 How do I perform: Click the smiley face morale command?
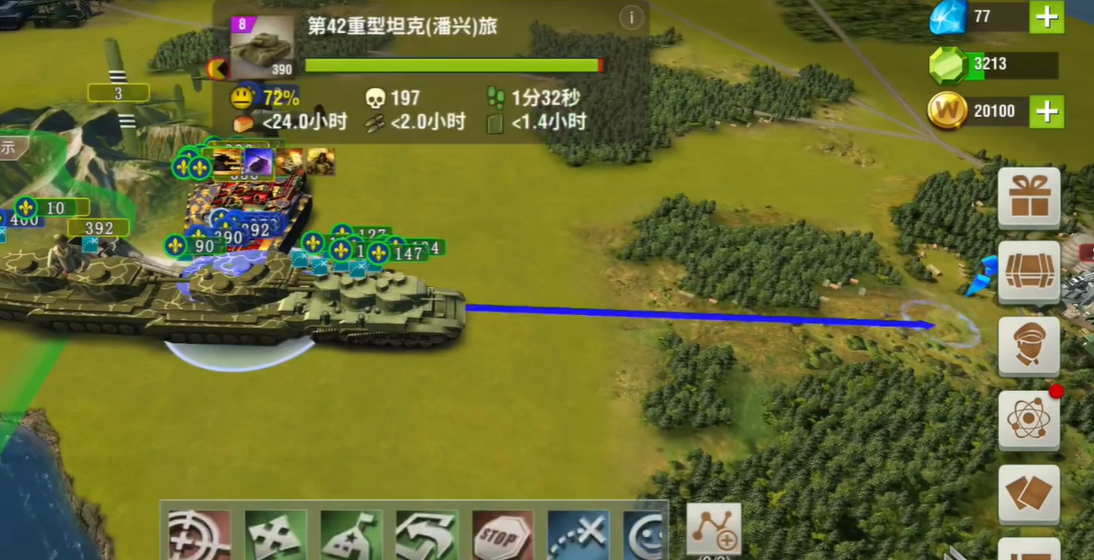pyautogui.click(x=646, y=537)
